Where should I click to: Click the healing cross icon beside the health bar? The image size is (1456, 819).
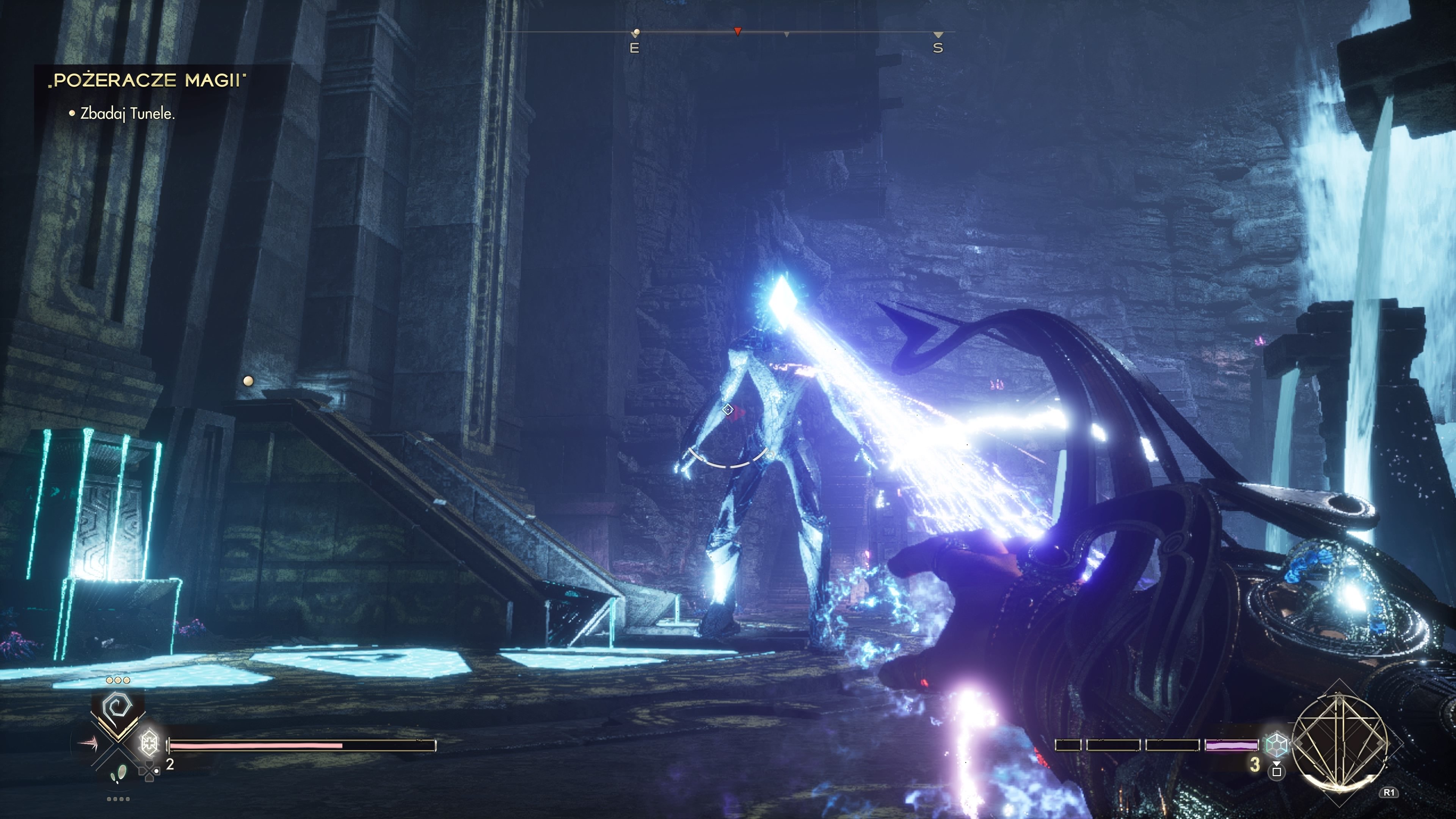click(150, 745)
